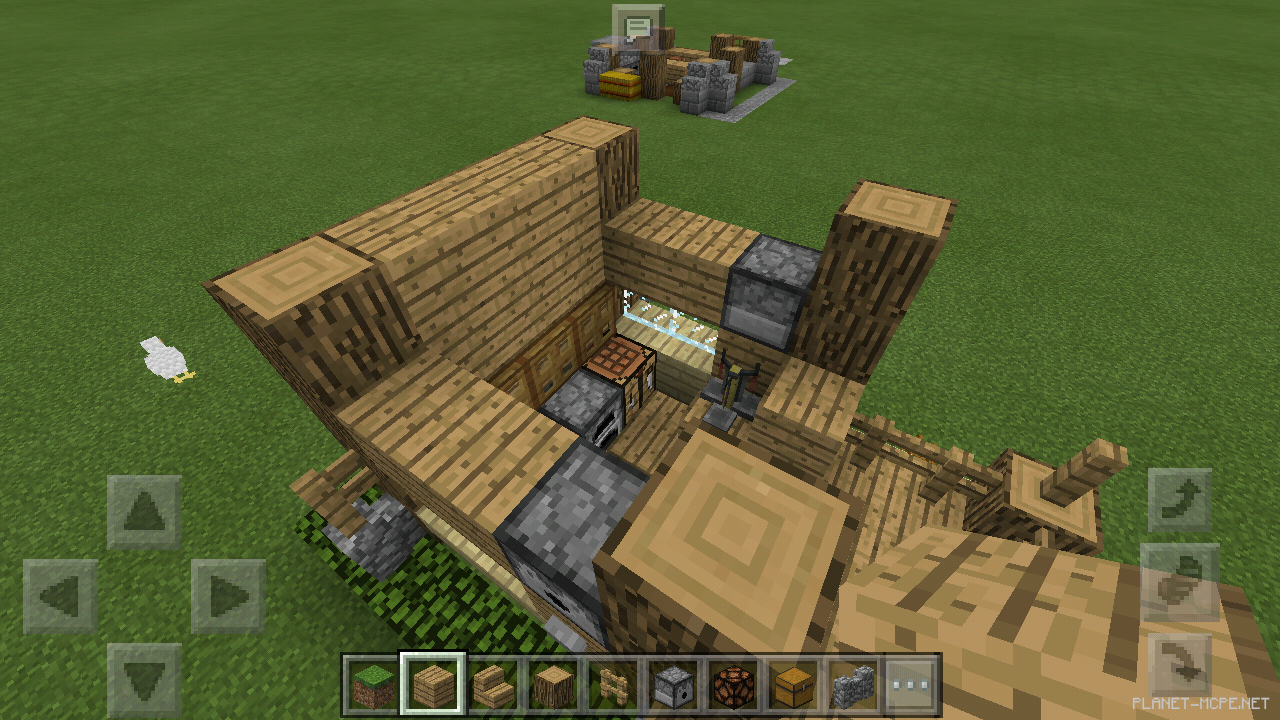Select the oak planks hotbar slot

click(435, 686)
